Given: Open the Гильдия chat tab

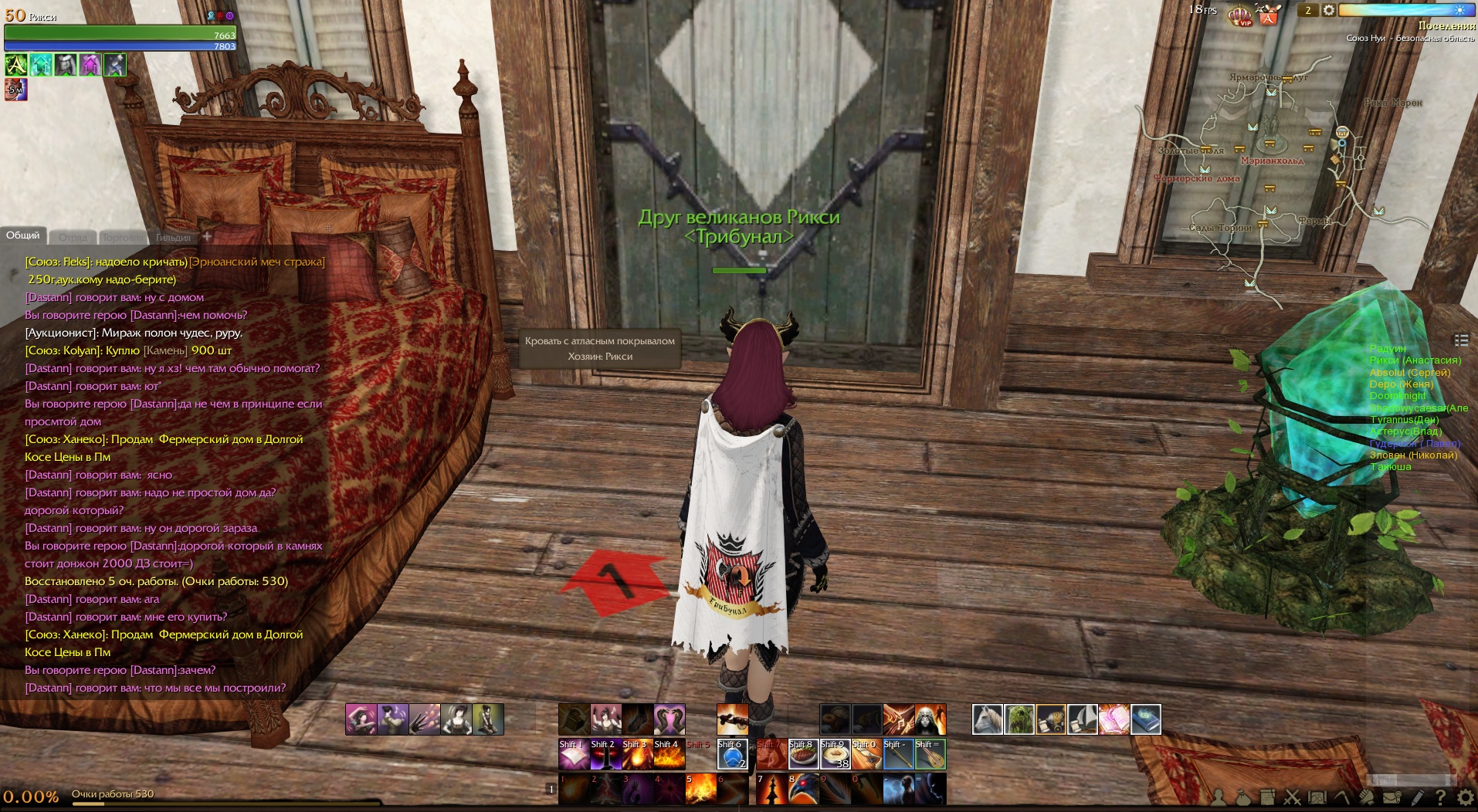Looking at the screenshot, I should point(173,238).
